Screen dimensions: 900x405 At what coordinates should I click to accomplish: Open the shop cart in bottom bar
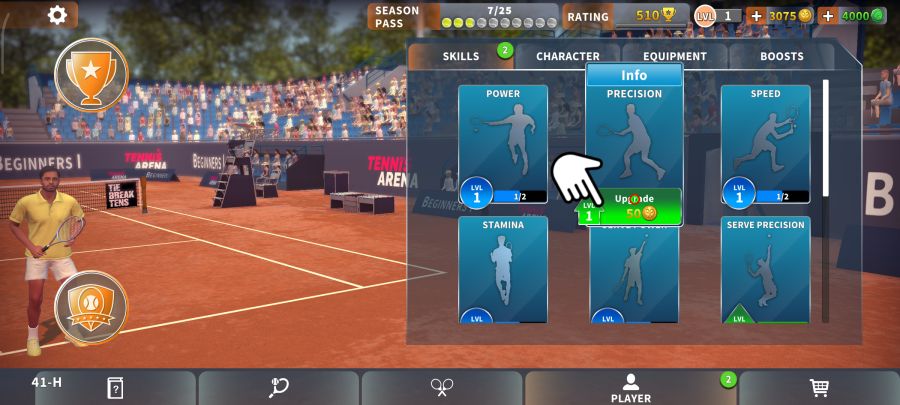819,388
